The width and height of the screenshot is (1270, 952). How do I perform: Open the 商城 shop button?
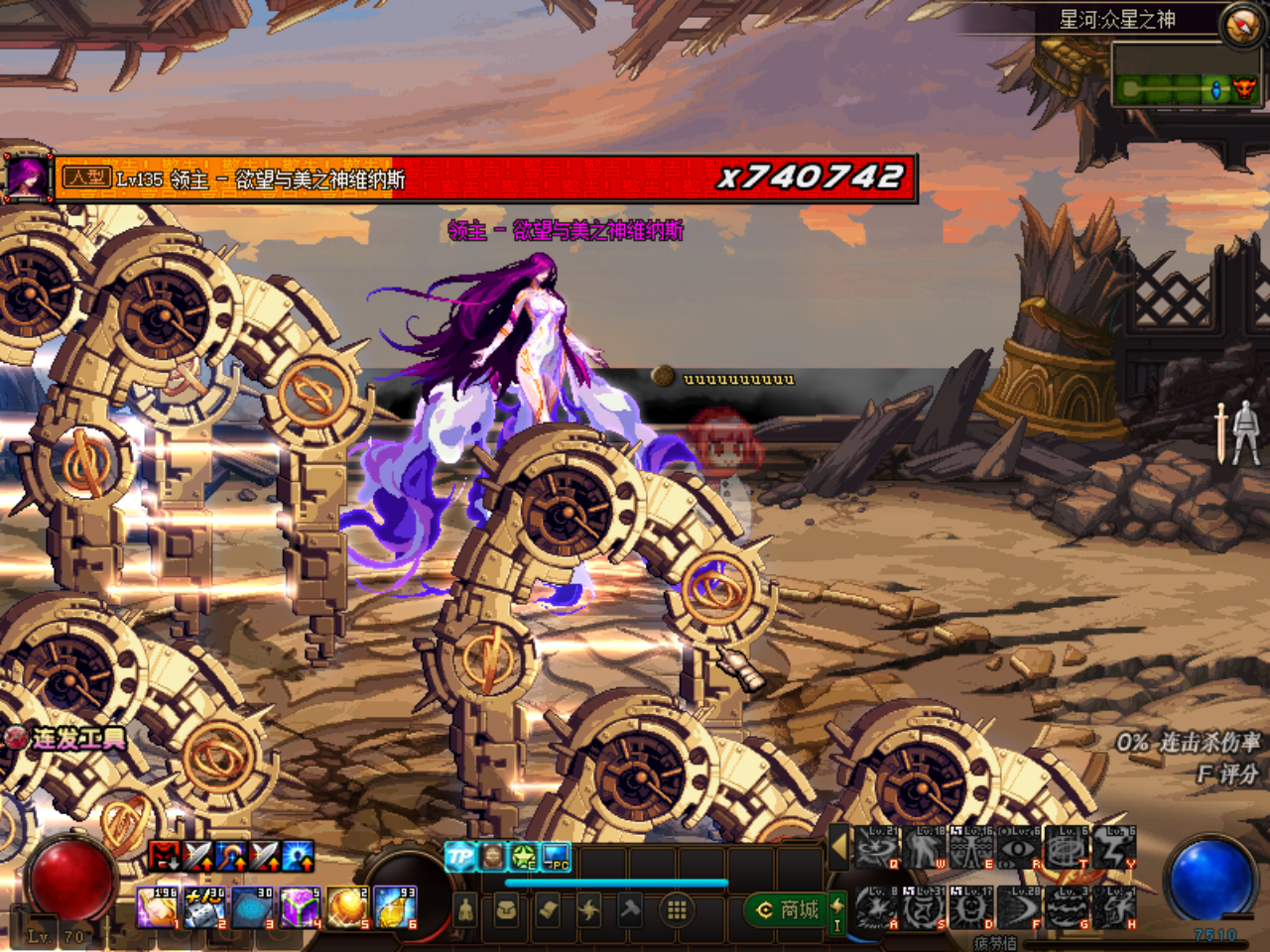789,909
